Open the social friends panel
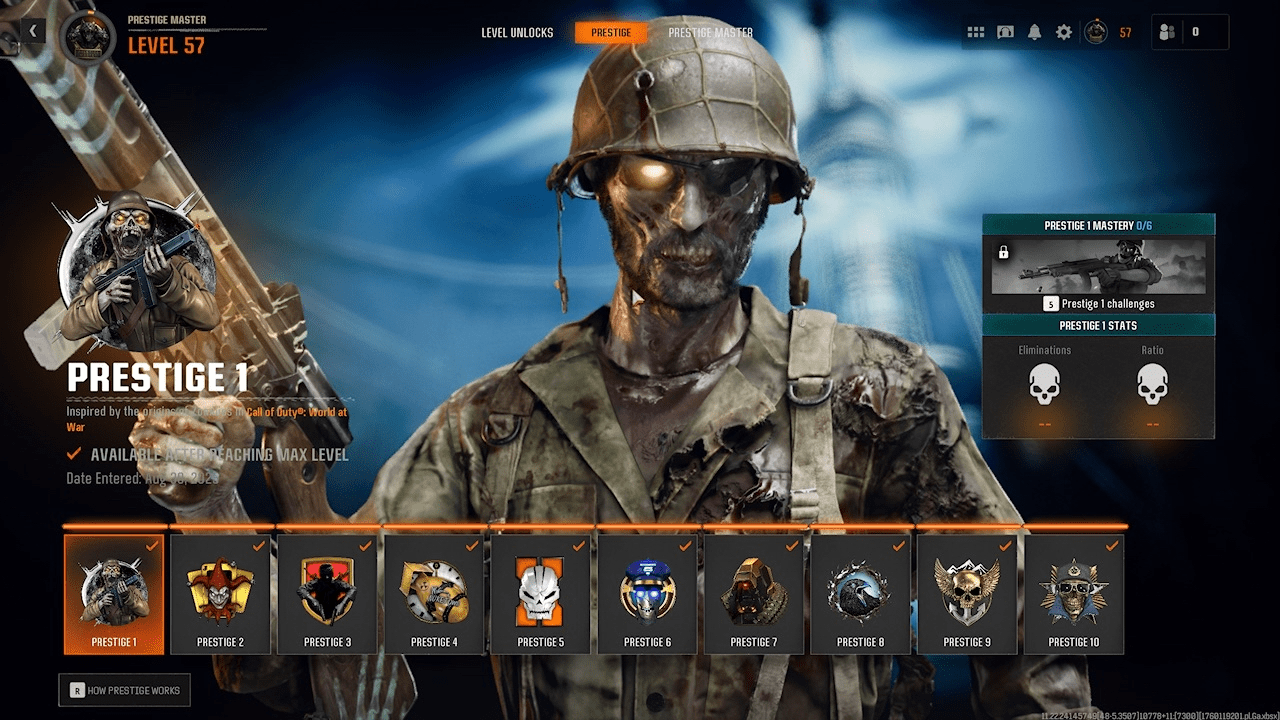This screenshot has width=1280, height=720. 1166,31
